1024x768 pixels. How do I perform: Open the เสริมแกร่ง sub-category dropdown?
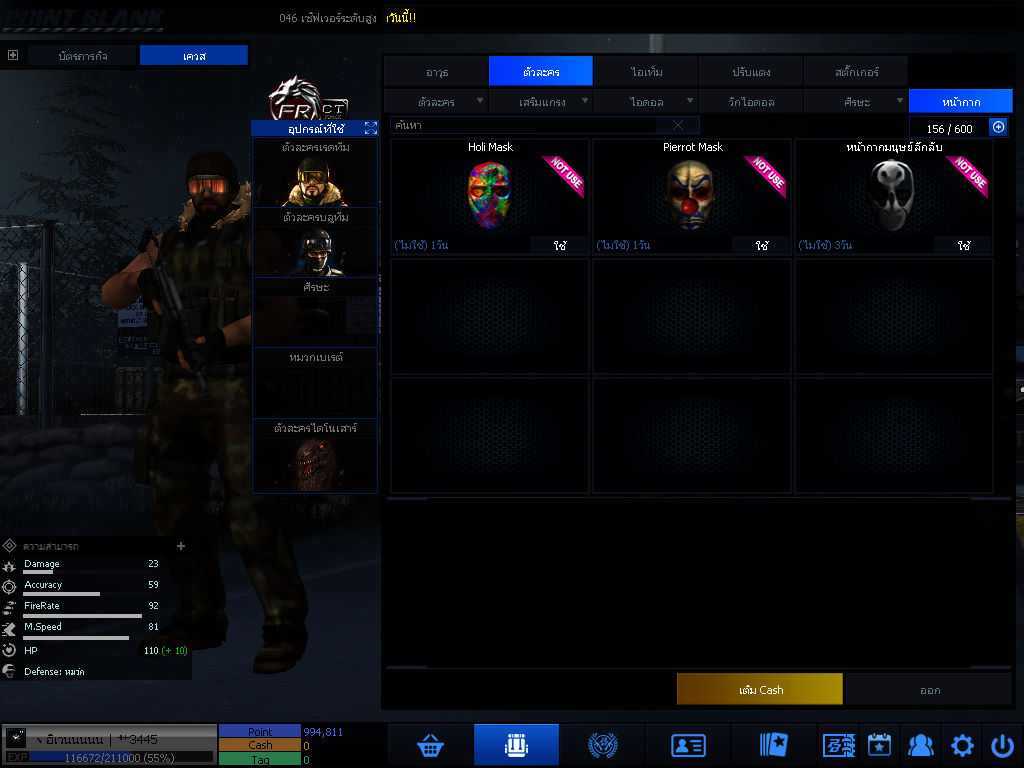pyautogui.click(x=541, y=101)
